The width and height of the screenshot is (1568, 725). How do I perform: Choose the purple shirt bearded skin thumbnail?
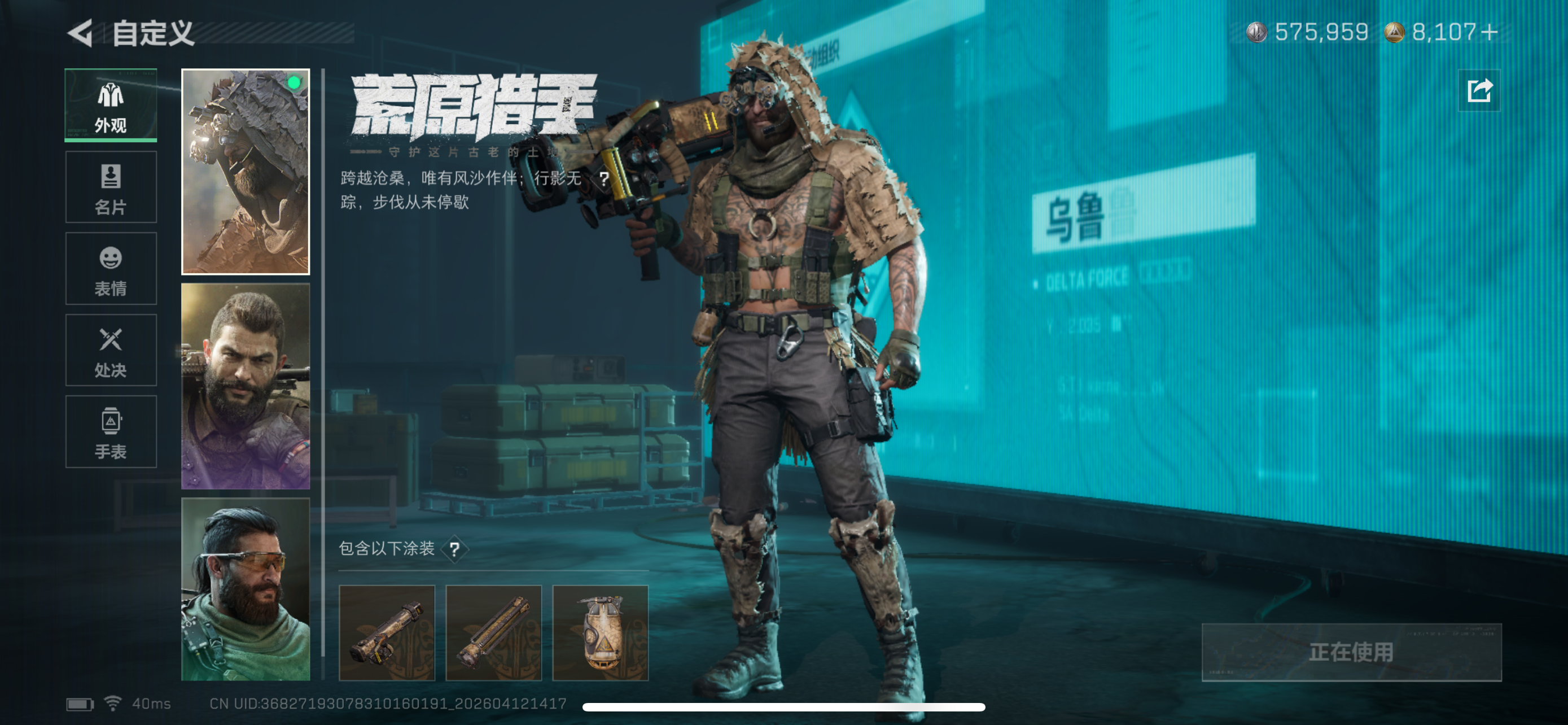pos(246,386)
